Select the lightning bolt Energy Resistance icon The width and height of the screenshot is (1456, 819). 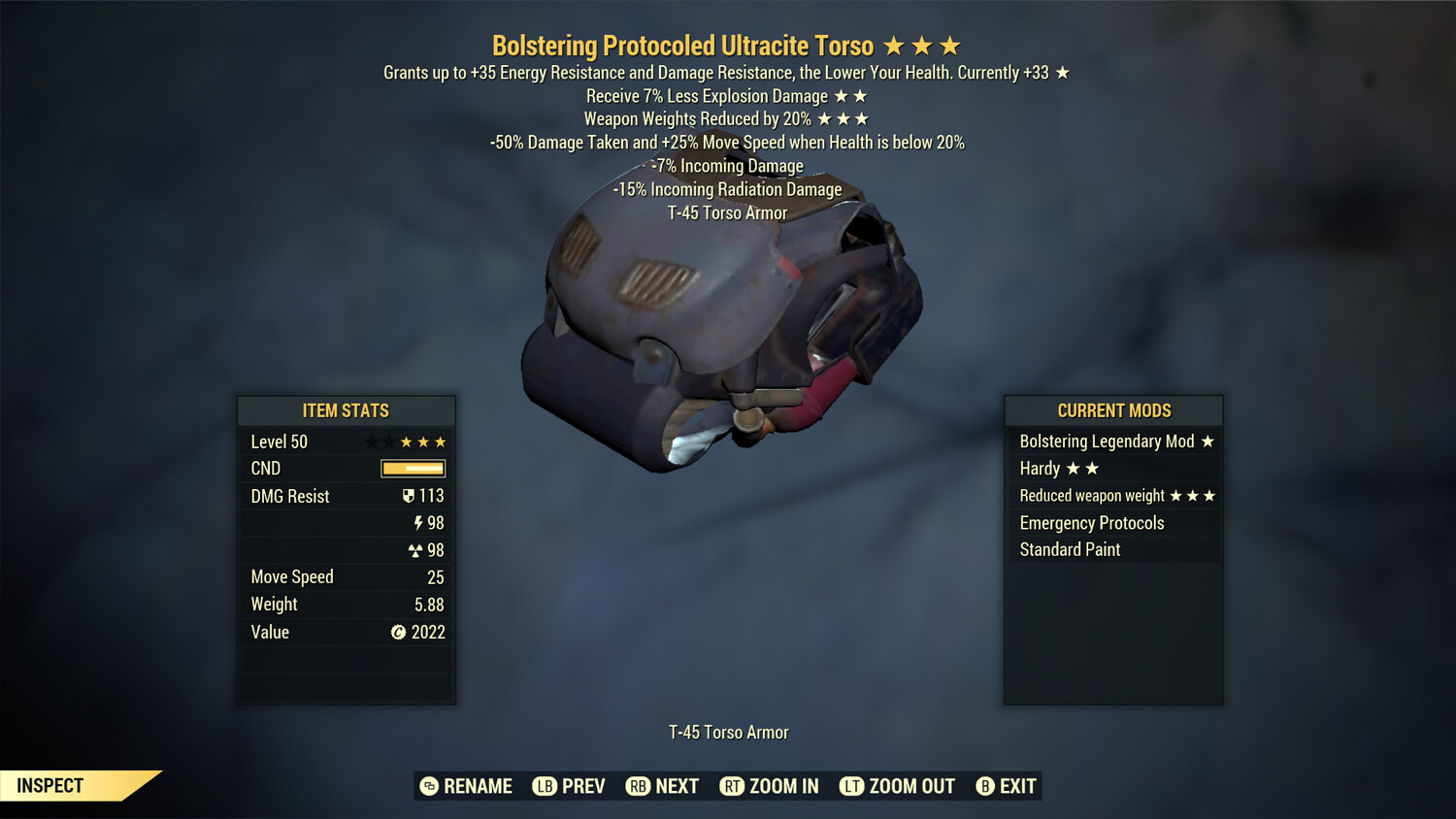point(417,522)
